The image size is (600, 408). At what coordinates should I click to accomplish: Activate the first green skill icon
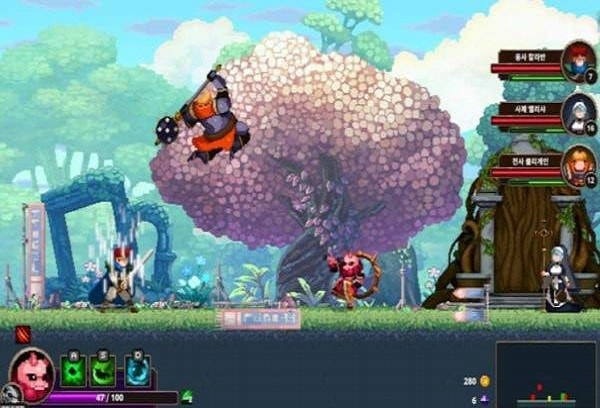click(x=75, y=371)
